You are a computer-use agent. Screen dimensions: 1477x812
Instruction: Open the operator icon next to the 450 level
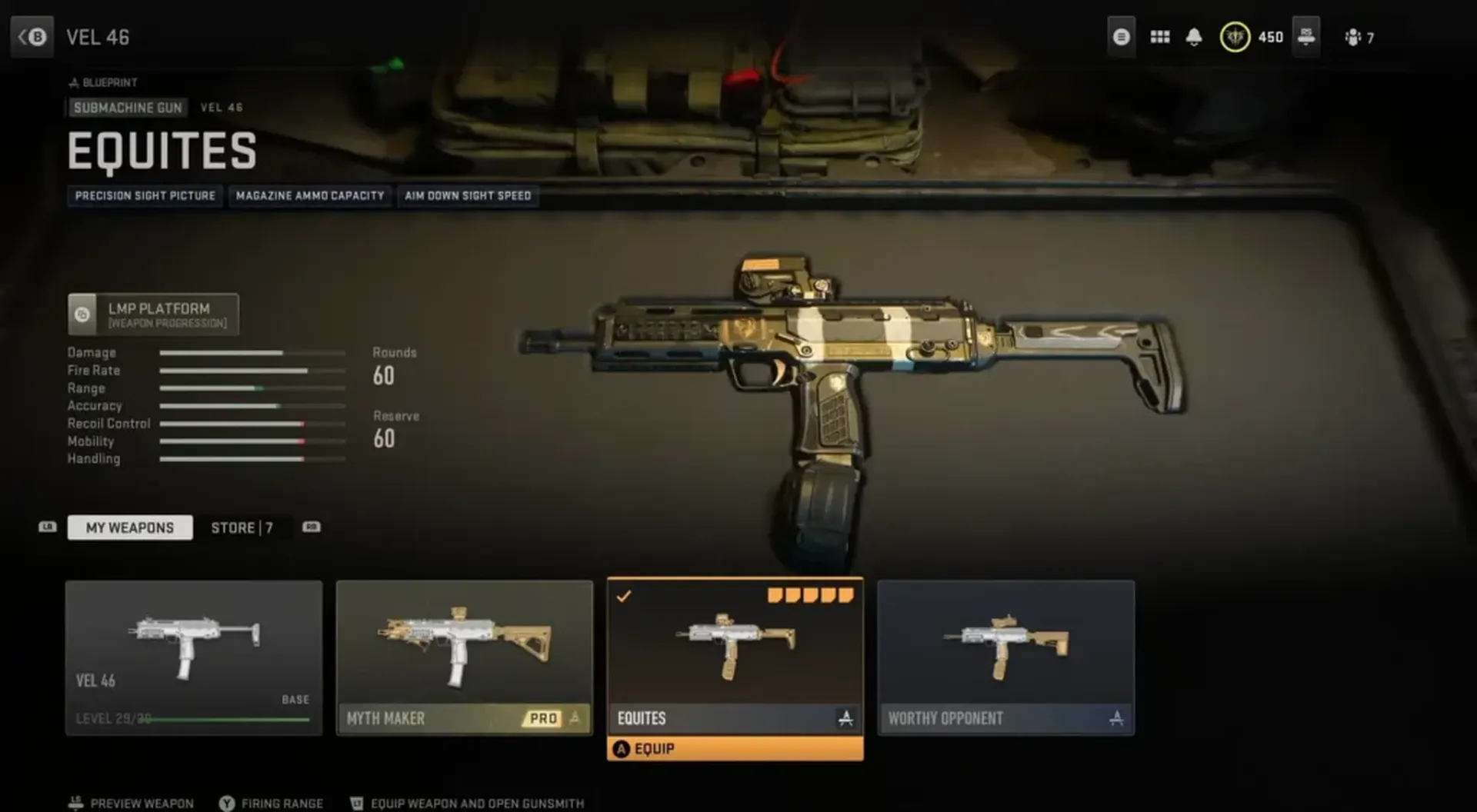point(1306,37)
